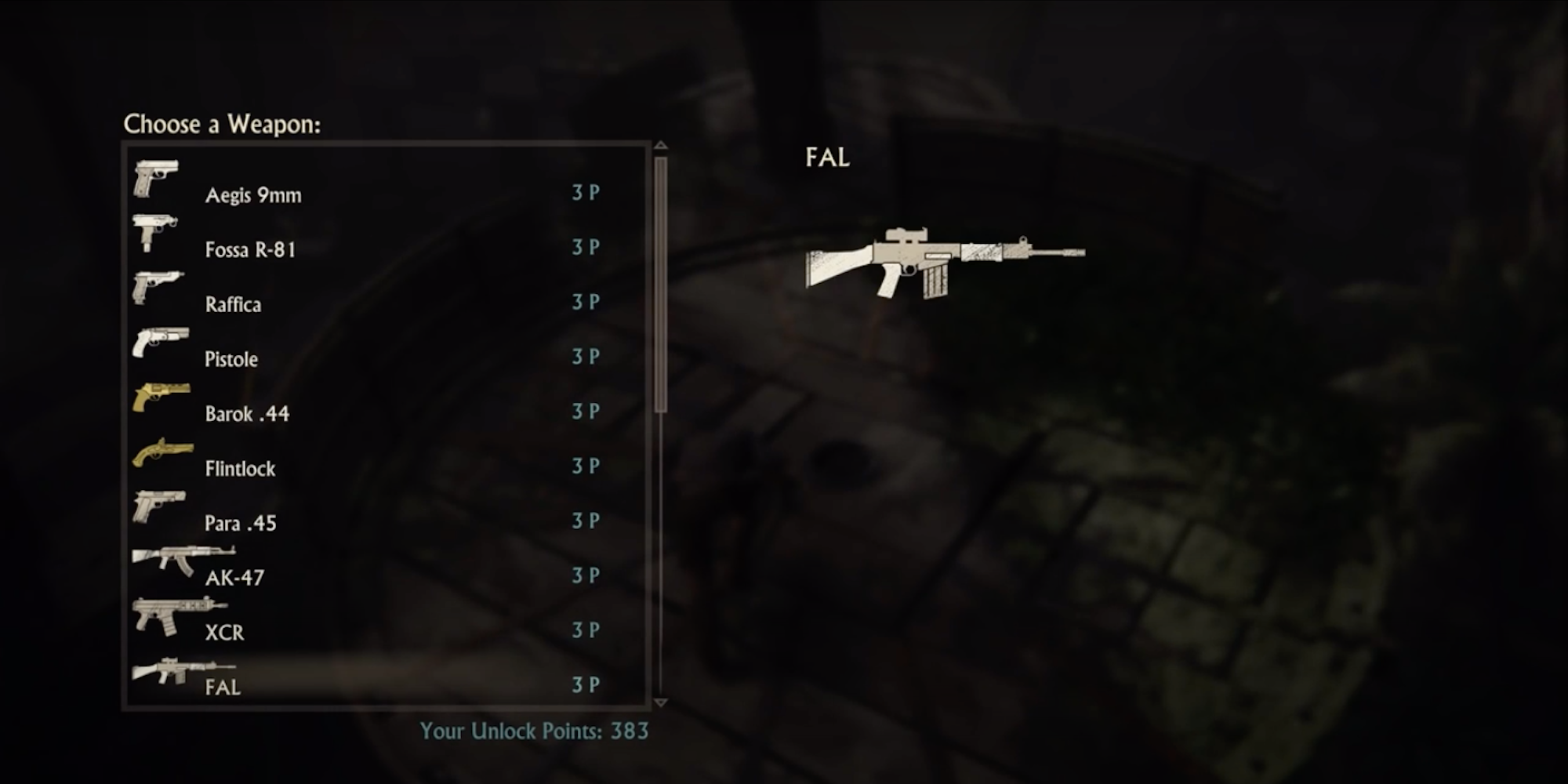The width and height of the screenshot is (1568, 784).
Task: Click the Barok .44 weapon name
Action: (248, 413)
